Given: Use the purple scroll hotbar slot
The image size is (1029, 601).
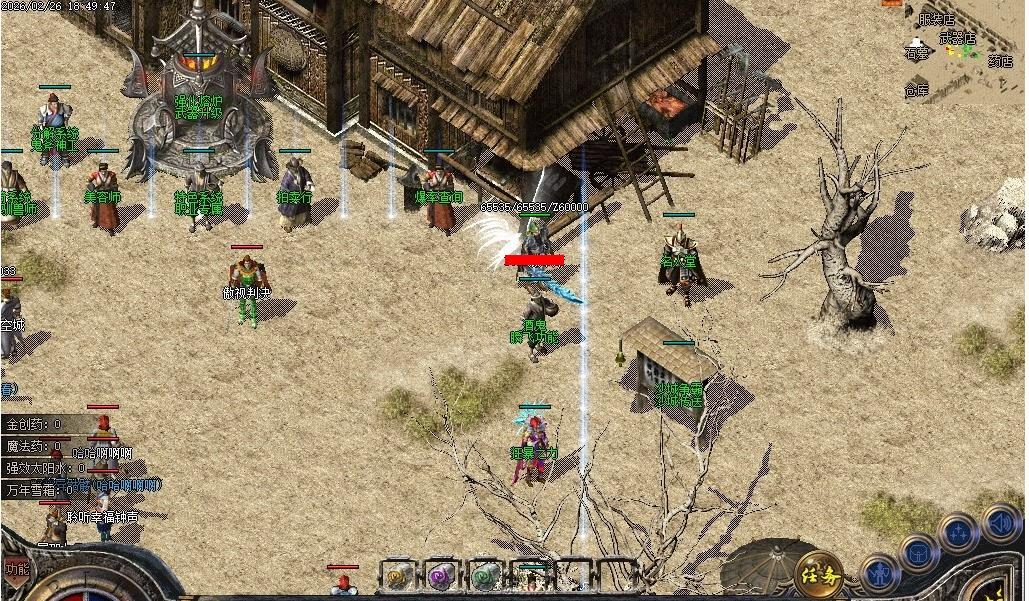Looking at the screenshot, I should [x=441, y=575].
